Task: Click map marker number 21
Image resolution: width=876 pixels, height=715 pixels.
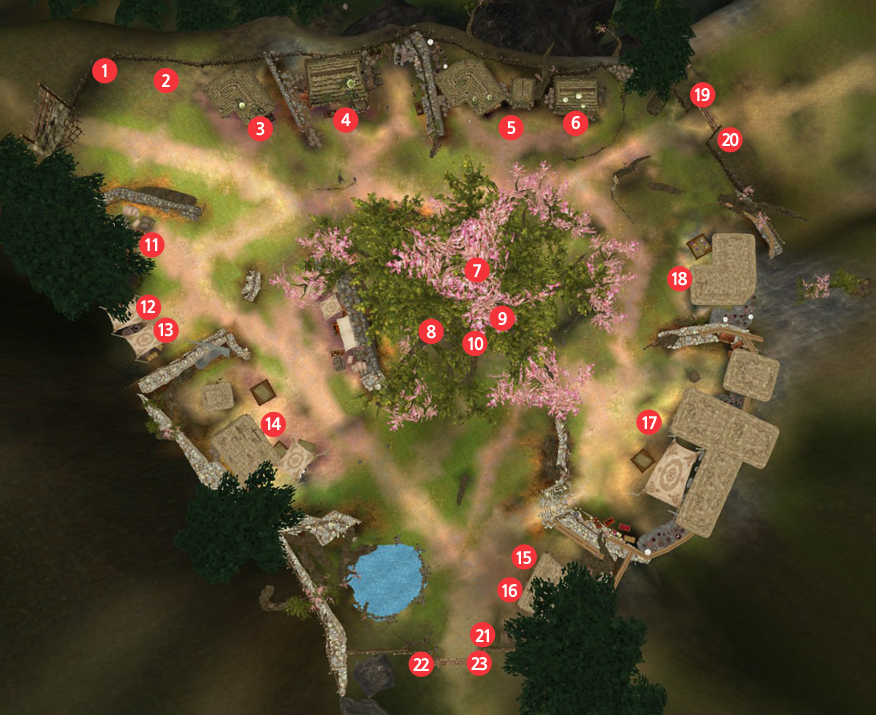Action: (483, 635)
